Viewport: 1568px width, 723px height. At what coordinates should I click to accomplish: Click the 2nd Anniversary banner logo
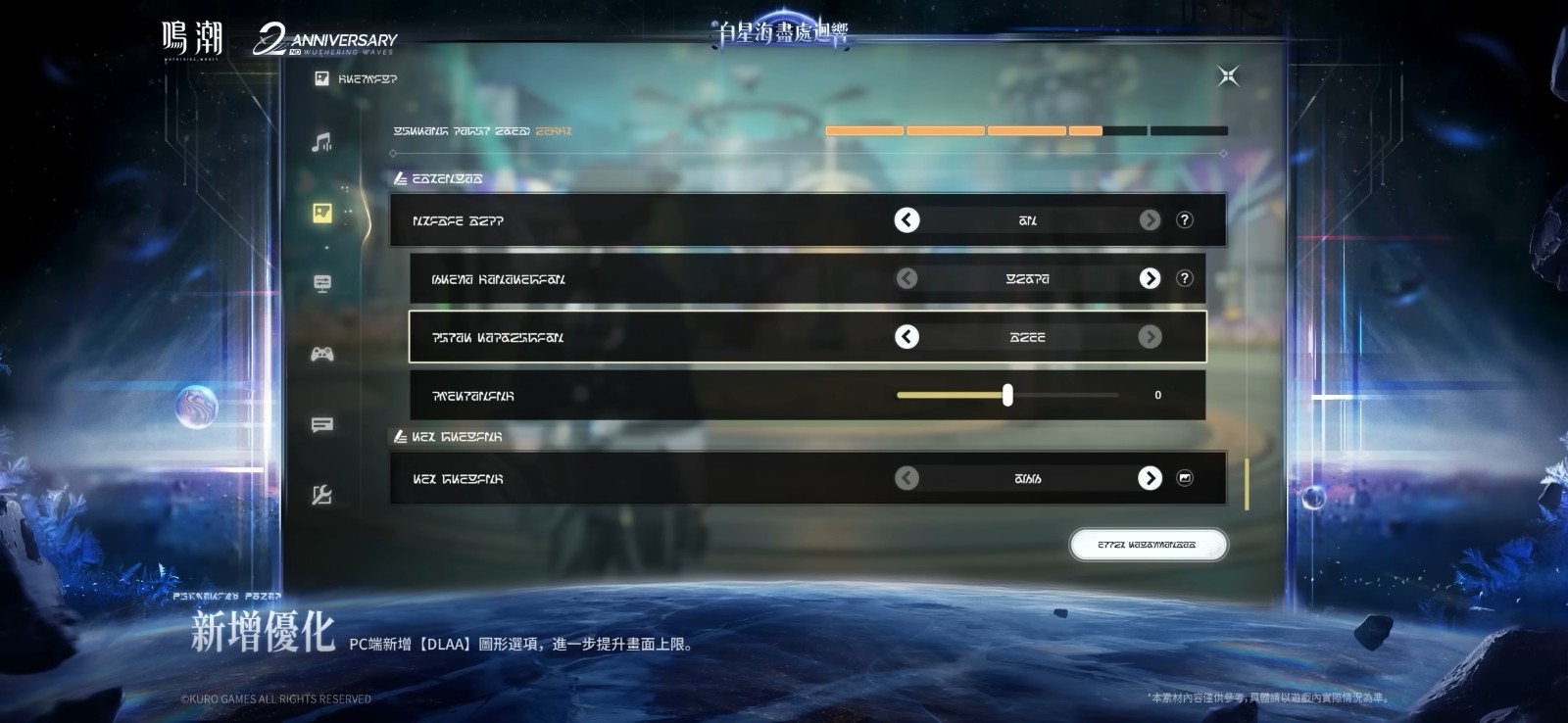tap(327, 39)
